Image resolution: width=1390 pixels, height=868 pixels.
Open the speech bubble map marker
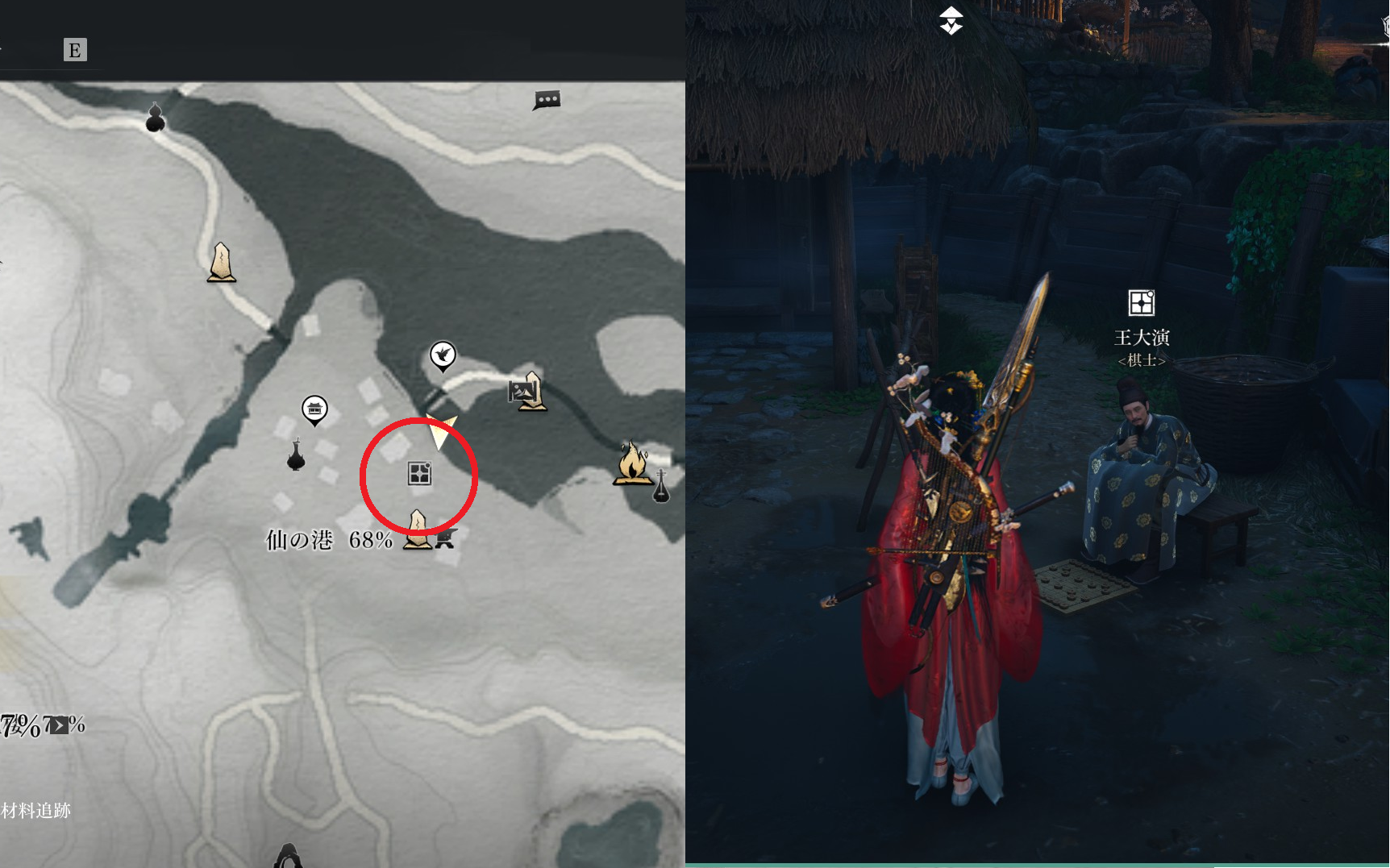[x=547, y=100]
